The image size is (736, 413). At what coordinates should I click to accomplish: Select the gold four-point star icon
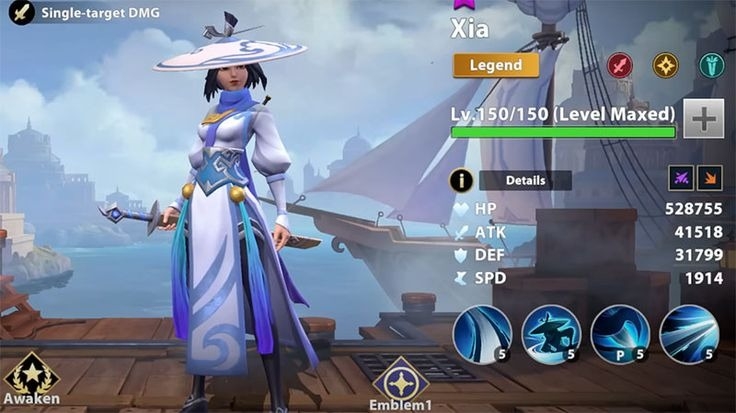point(666,65)
